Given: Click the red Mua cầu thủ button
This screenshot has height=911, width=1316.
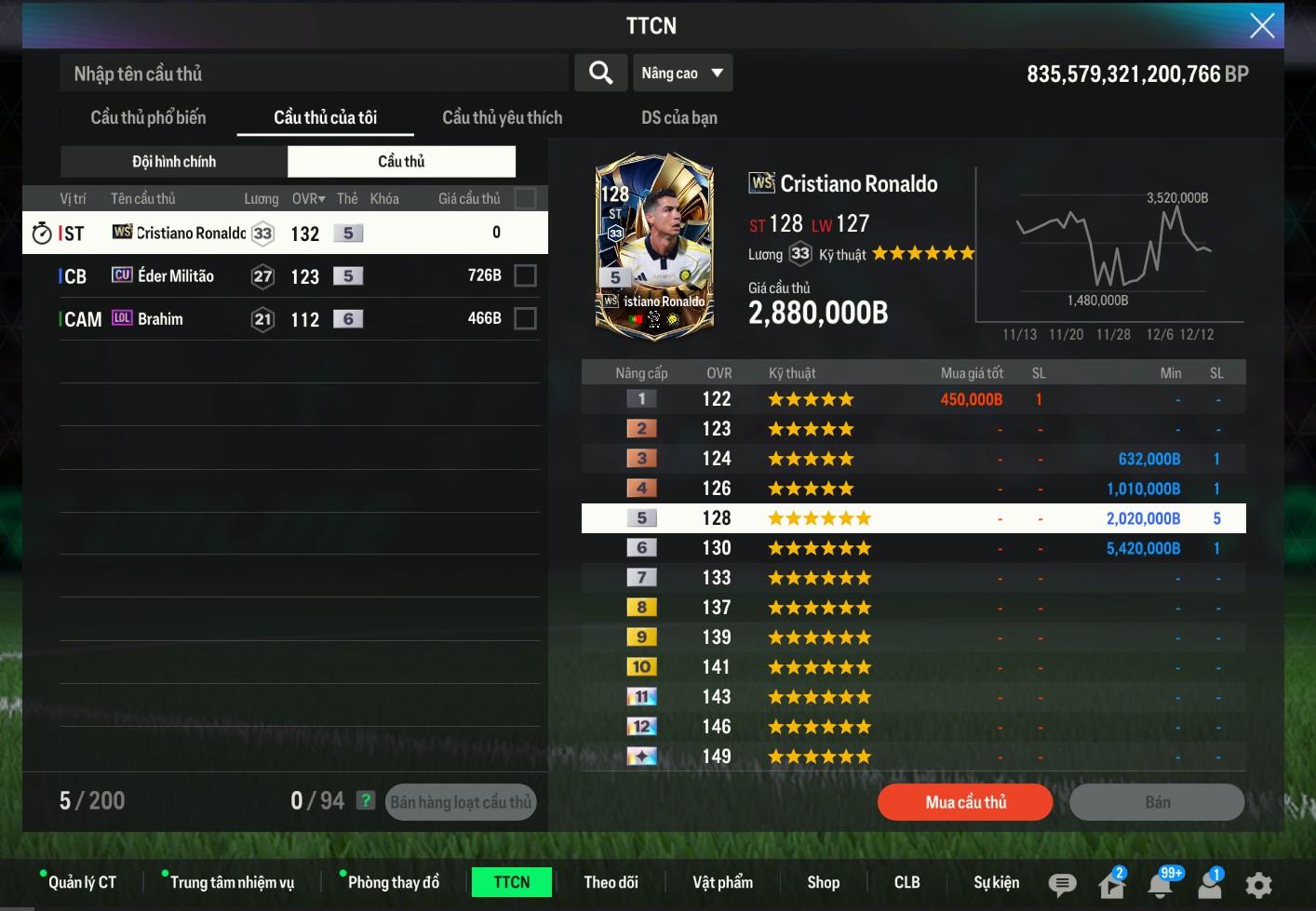Looking at the screenshot, I should coord(965,802).
